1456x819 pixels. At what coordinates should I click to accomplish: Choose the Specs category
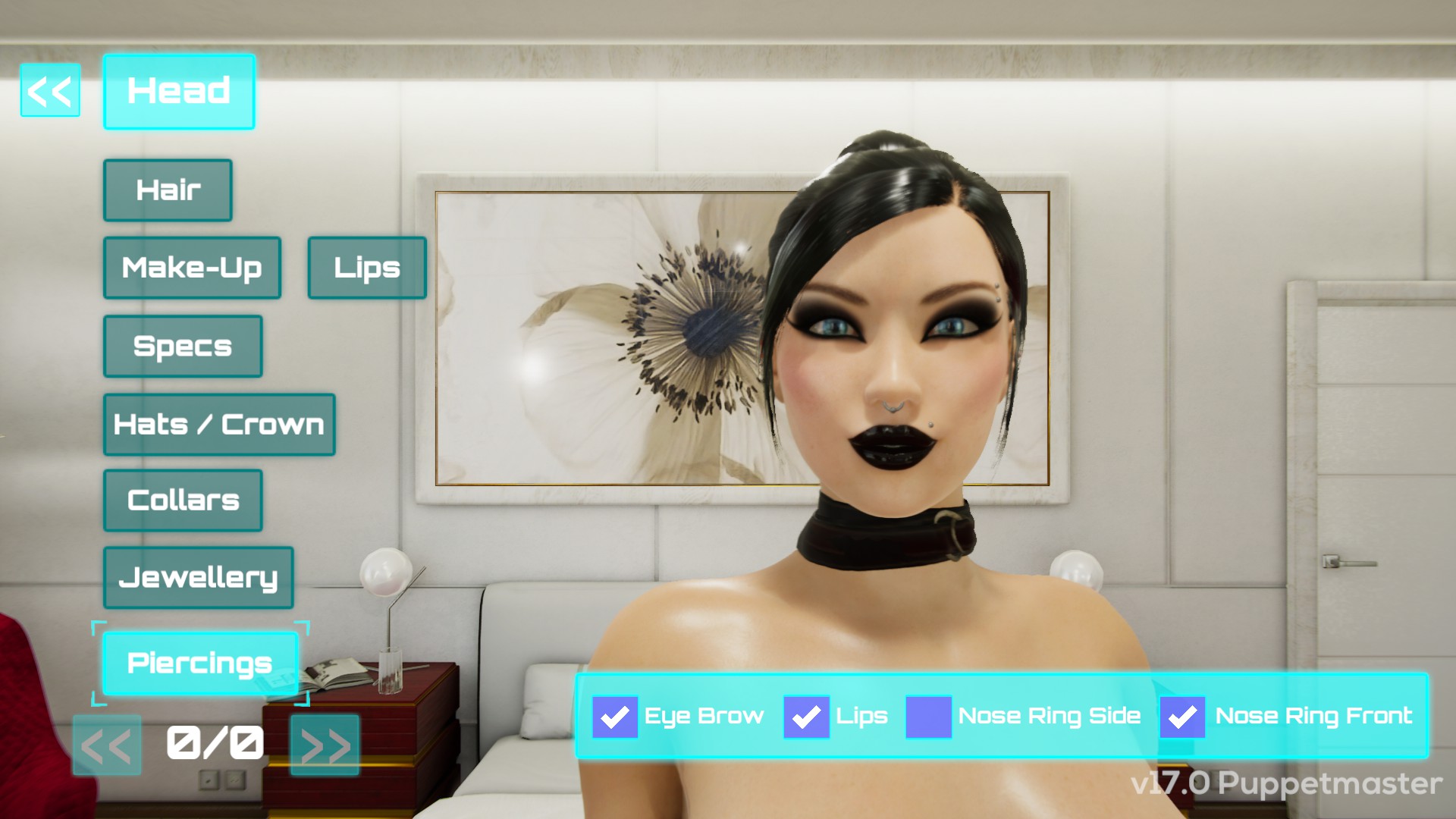coord(183,347)
